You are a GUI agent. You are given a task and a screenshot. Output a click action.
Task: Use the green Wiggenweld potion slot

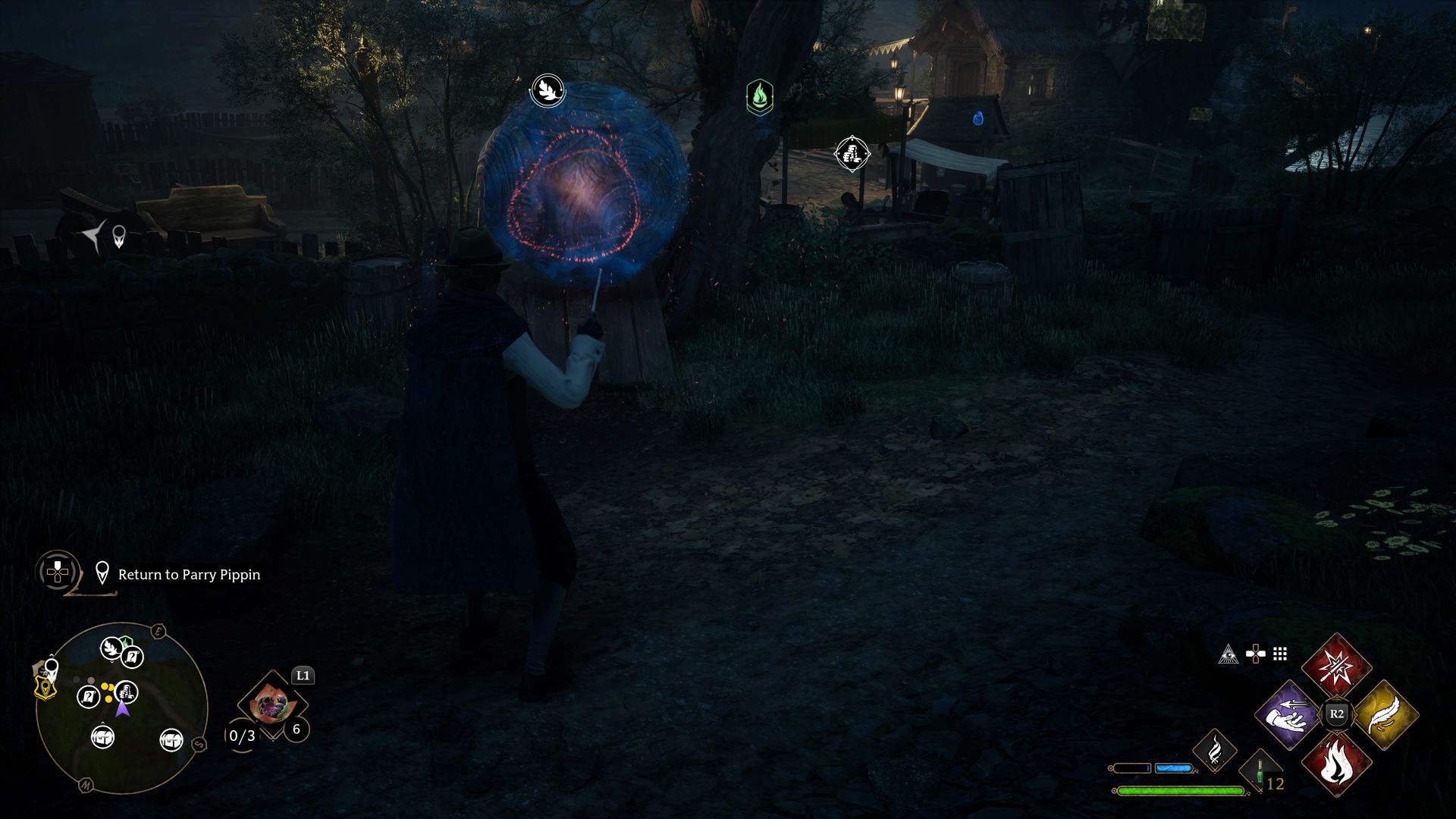(x=1260, y=775)
